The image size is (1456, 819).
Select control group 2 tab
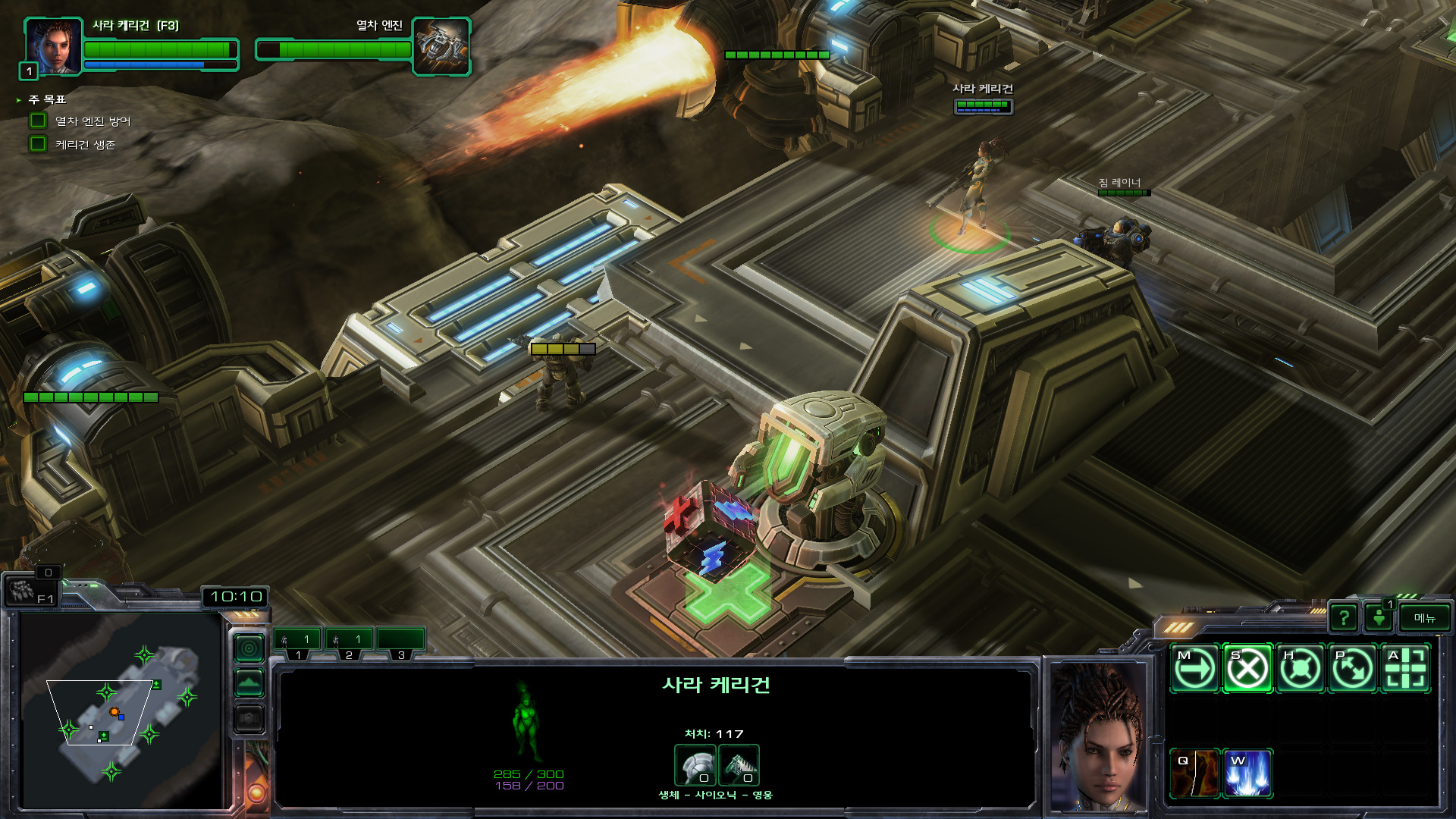[349, 642]
